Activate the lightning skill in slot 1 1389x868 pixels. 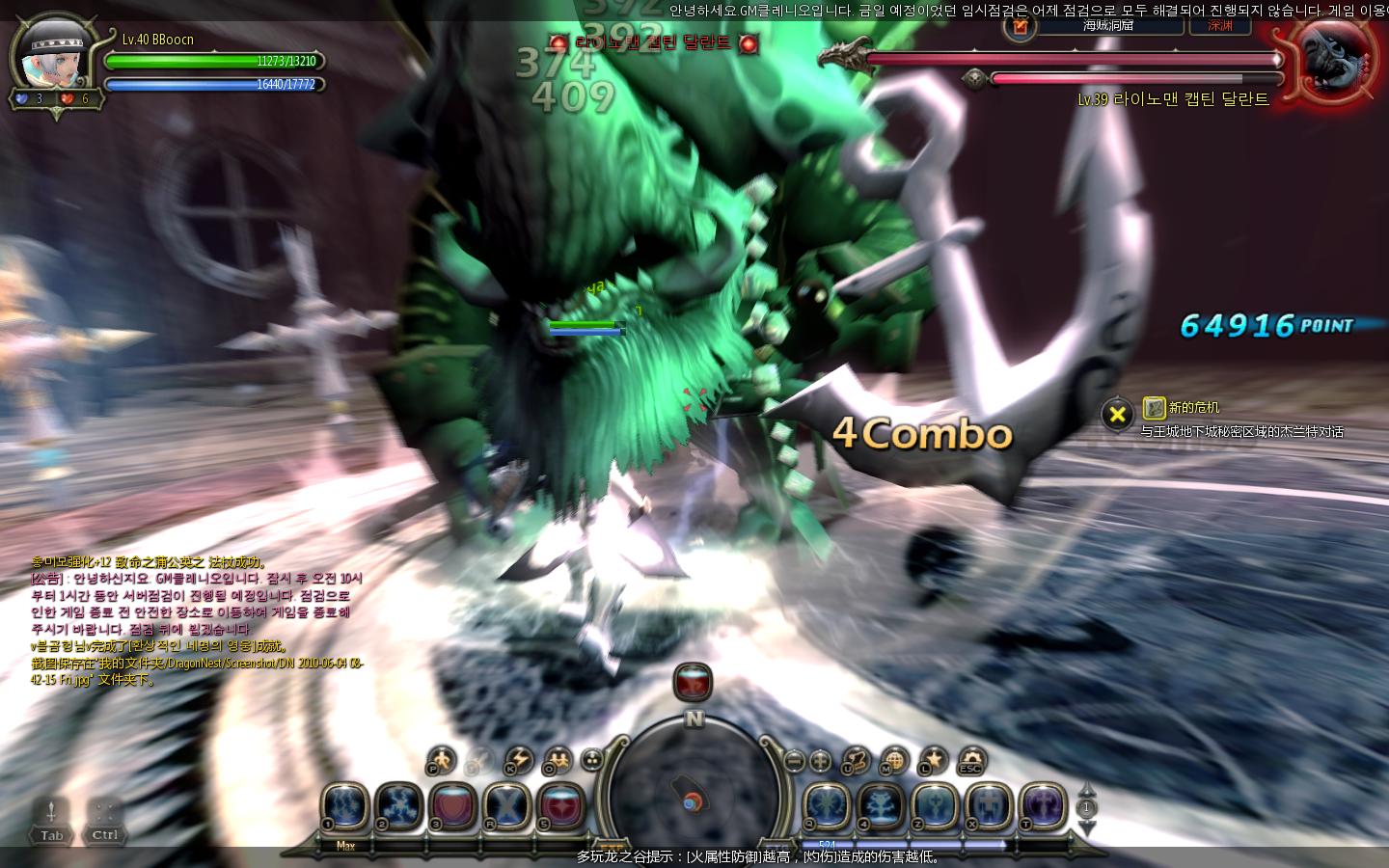[x=344, y=805]
